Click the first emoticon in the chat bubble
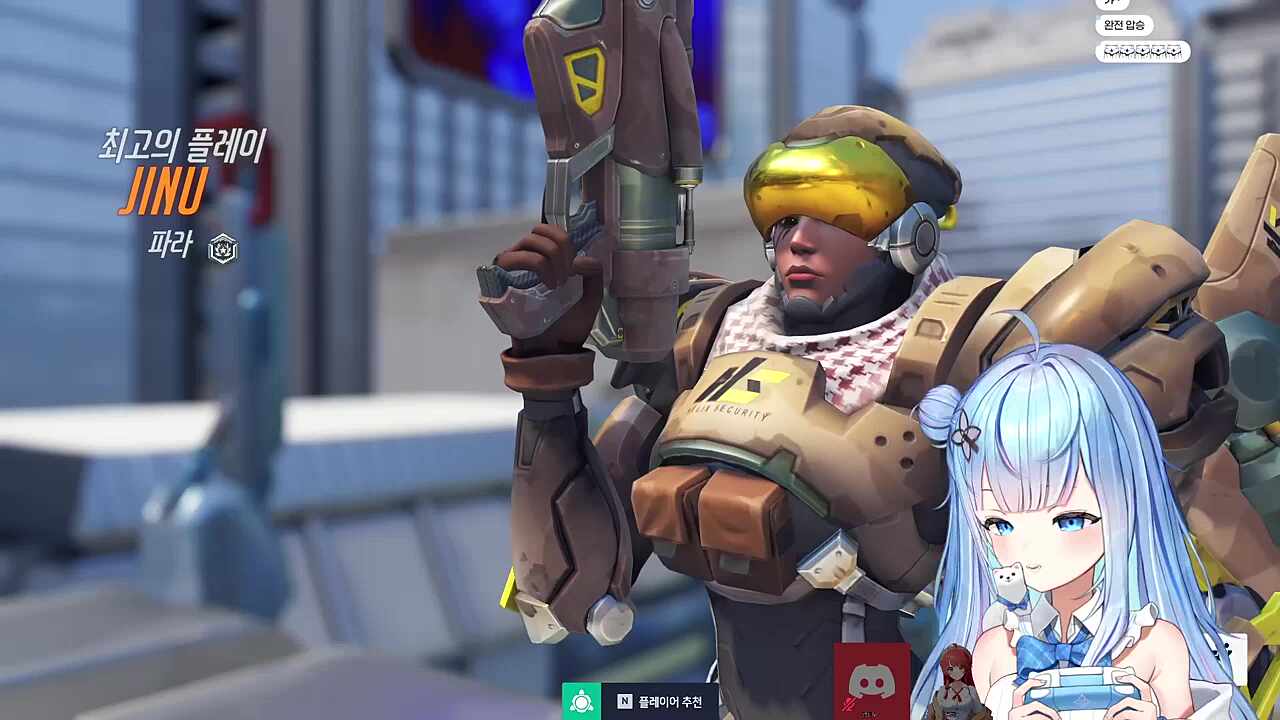Image resolution: width=1280 pixels, height=720 pixels. coord(1113,52)
